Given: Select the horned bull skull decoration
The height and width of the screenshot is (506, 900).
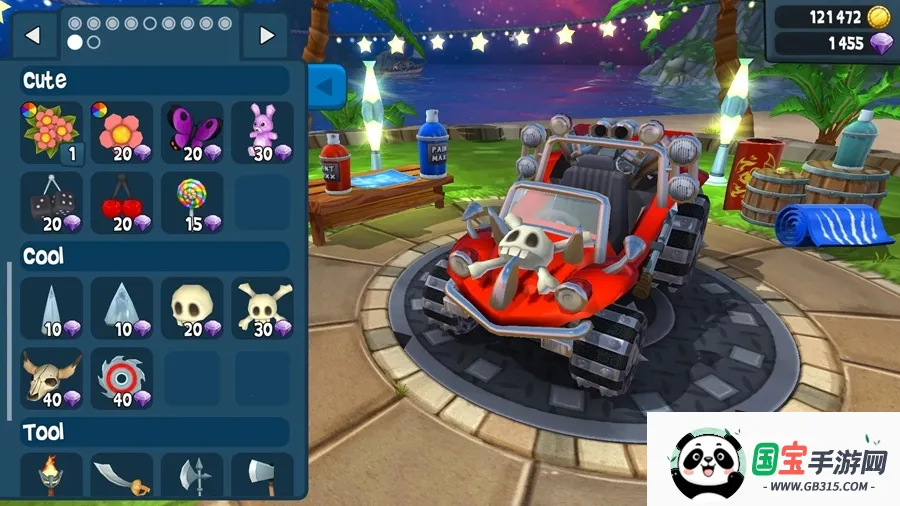Looking at the screenshot, I should pyautogui.click(x=52, y=378).
